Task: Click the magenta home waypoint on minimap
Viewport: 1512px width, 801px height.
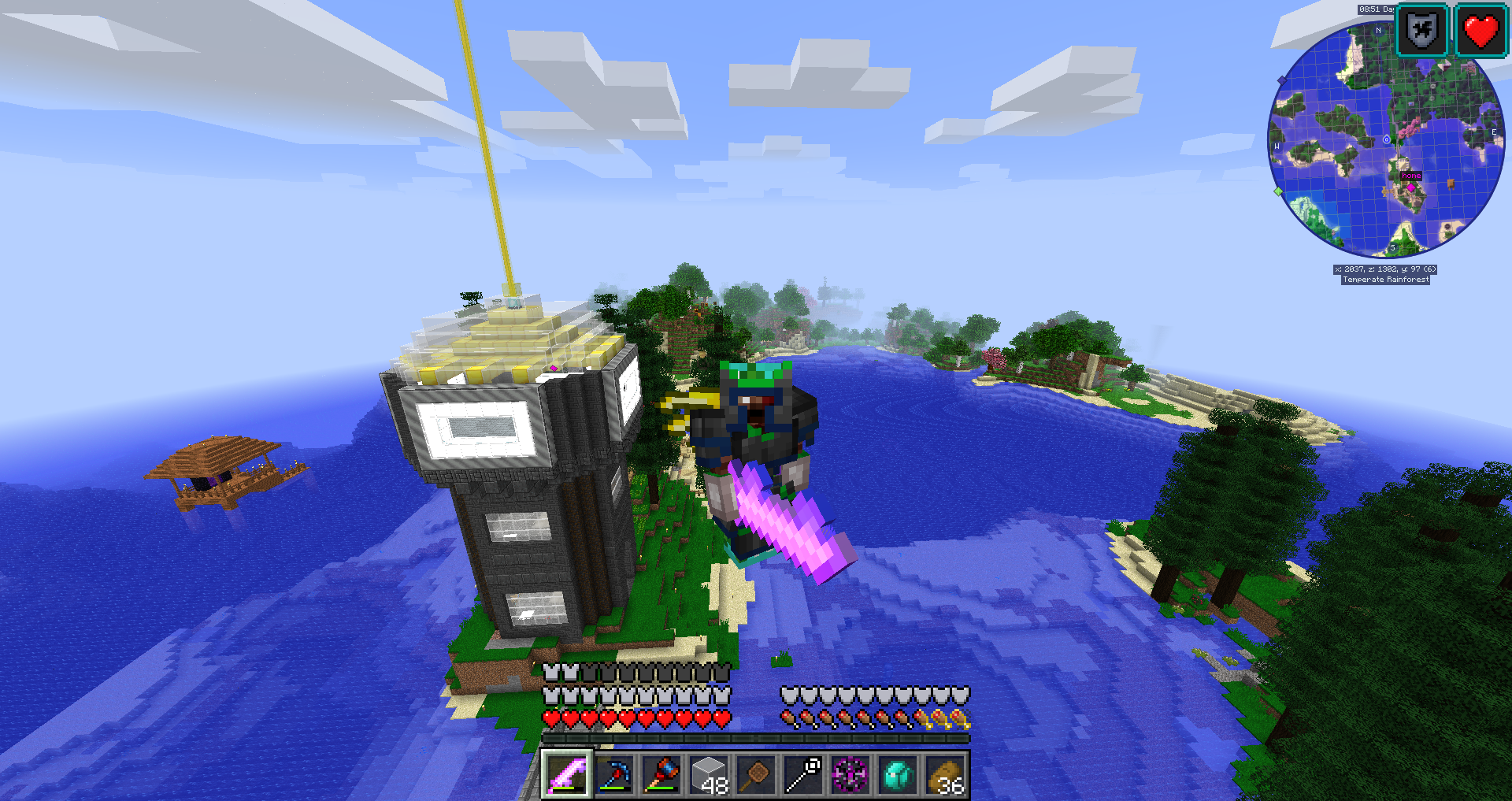Action: point(1411,187)
